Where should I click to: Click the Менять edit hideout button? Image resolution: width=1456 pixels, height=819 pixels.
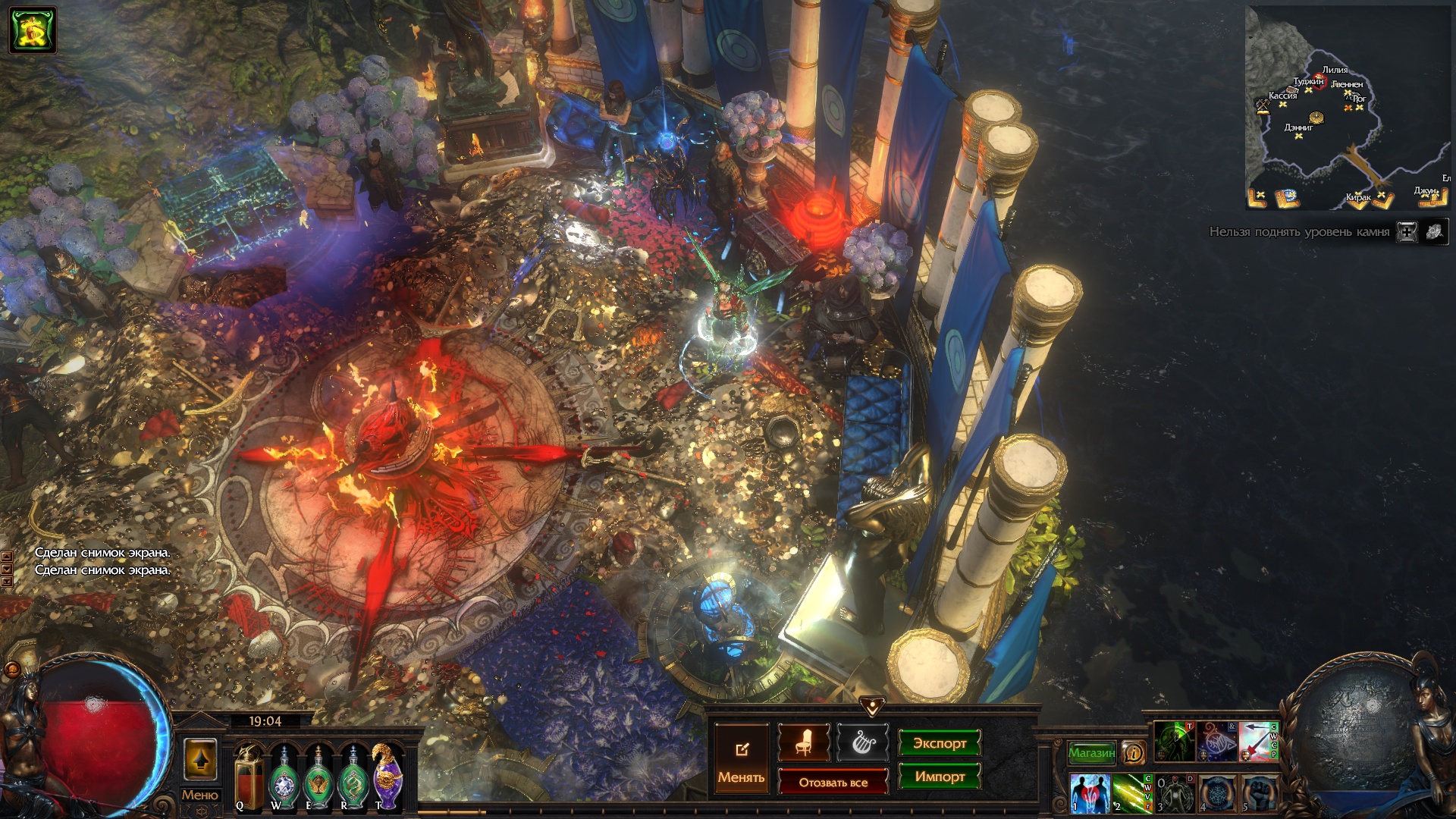741,758
